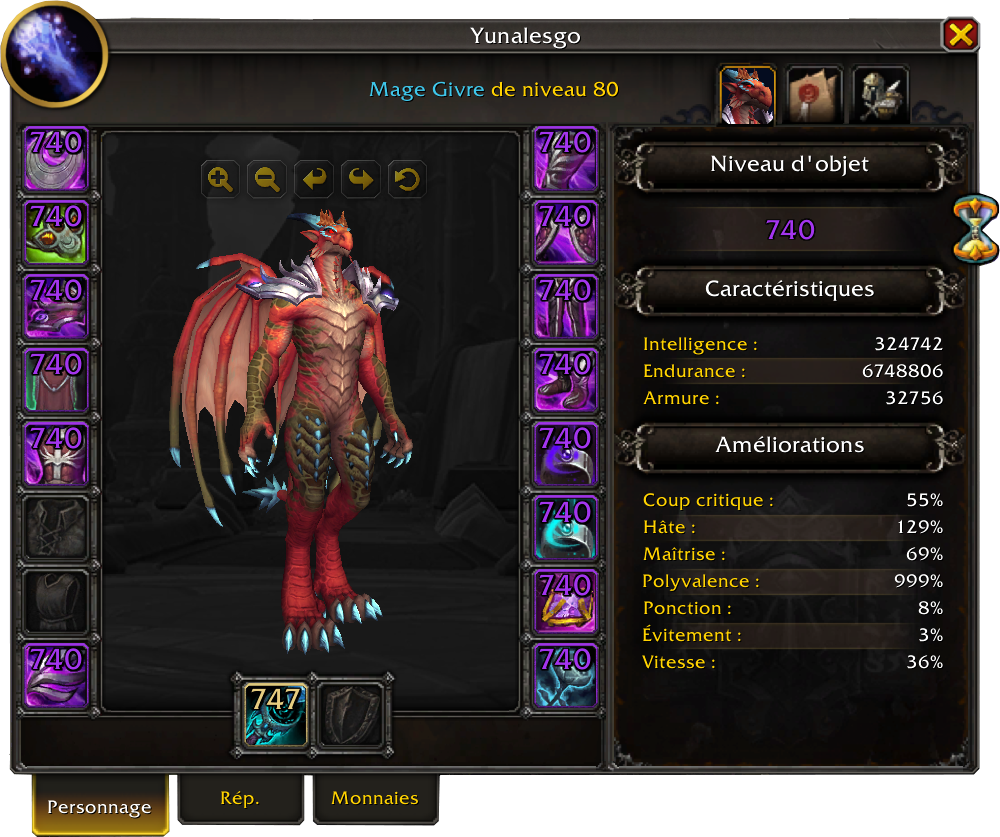
Task: Select the teal ring slot
Action: coord(566,528)
